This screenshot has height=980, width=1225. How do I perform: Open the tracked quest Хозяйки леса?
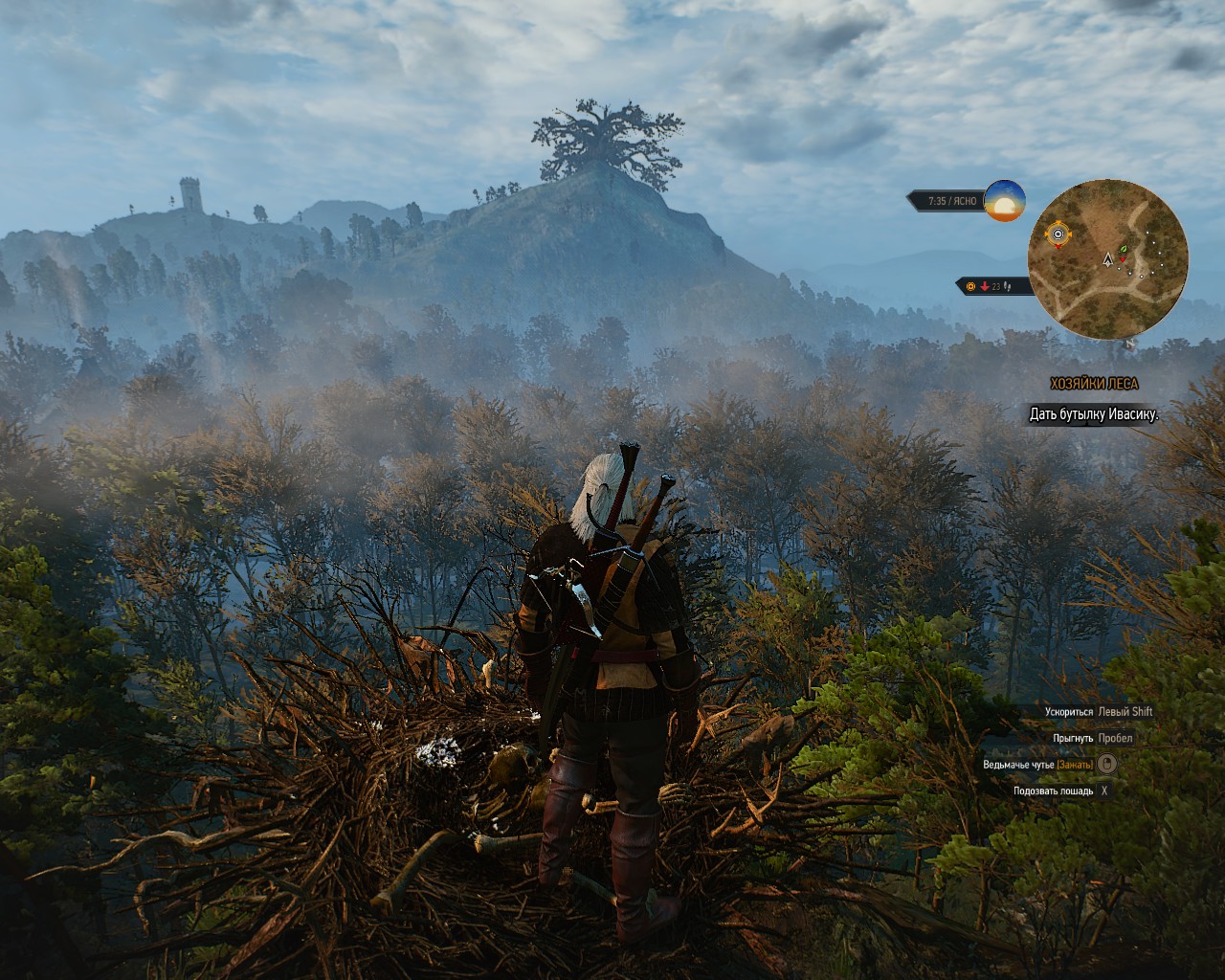click(1094, 384)
